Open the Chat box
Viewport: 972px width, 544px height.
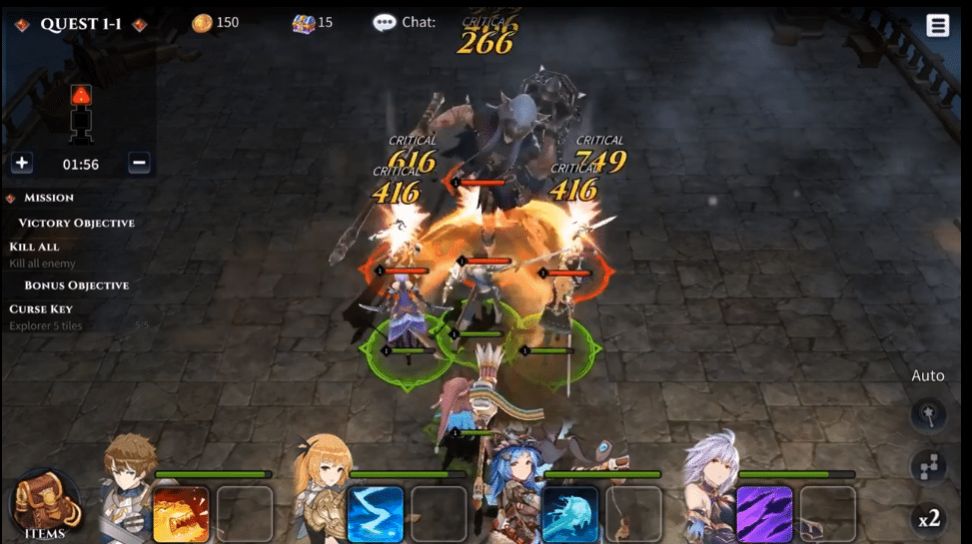[404, 22]
